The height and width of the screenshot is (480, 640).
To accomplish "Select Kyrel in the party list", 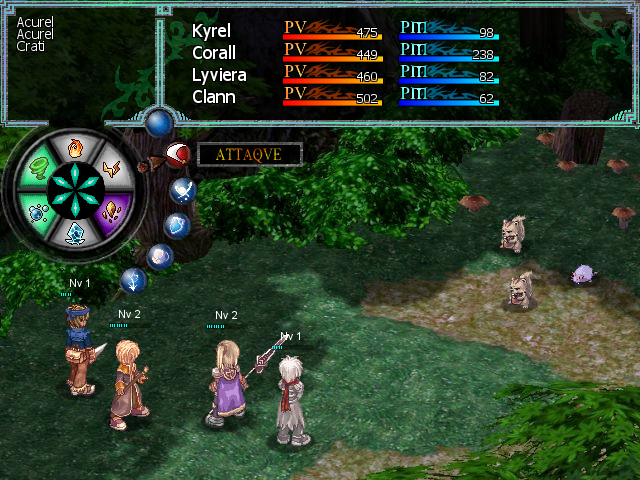I will coord(211,32).
